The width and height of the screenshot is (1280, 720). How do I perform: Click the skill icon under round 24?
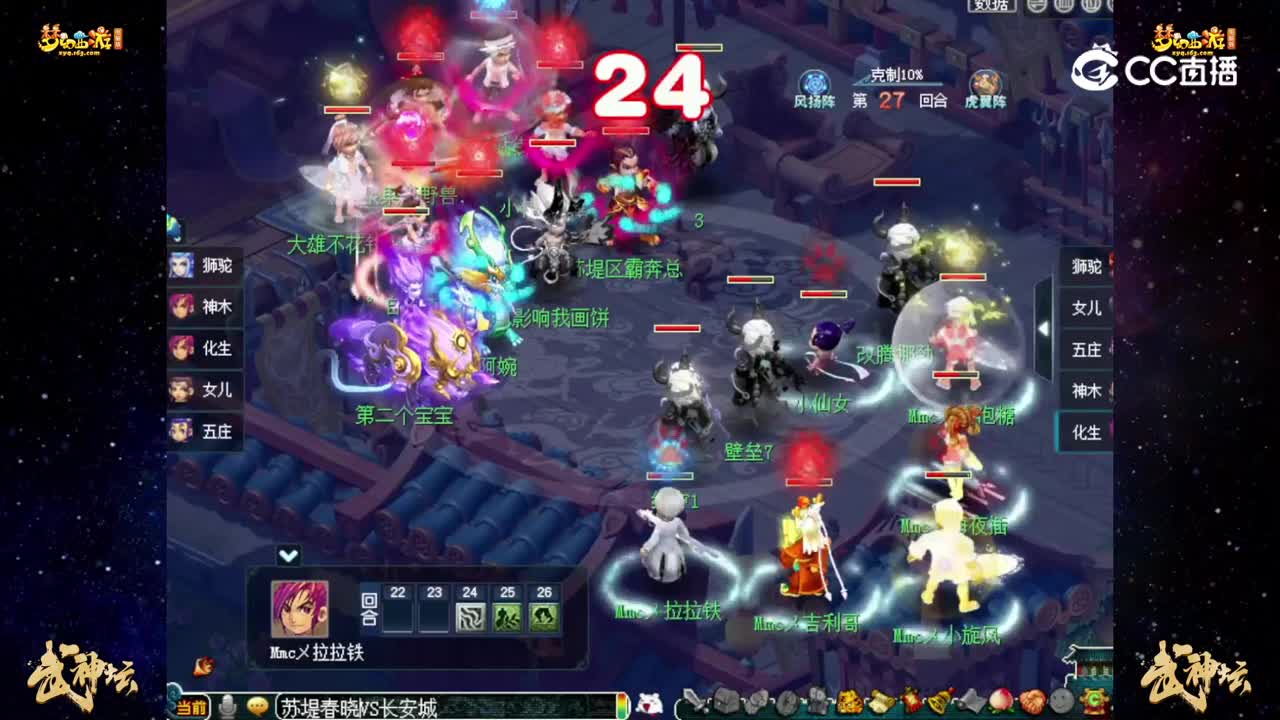point(470,615)
